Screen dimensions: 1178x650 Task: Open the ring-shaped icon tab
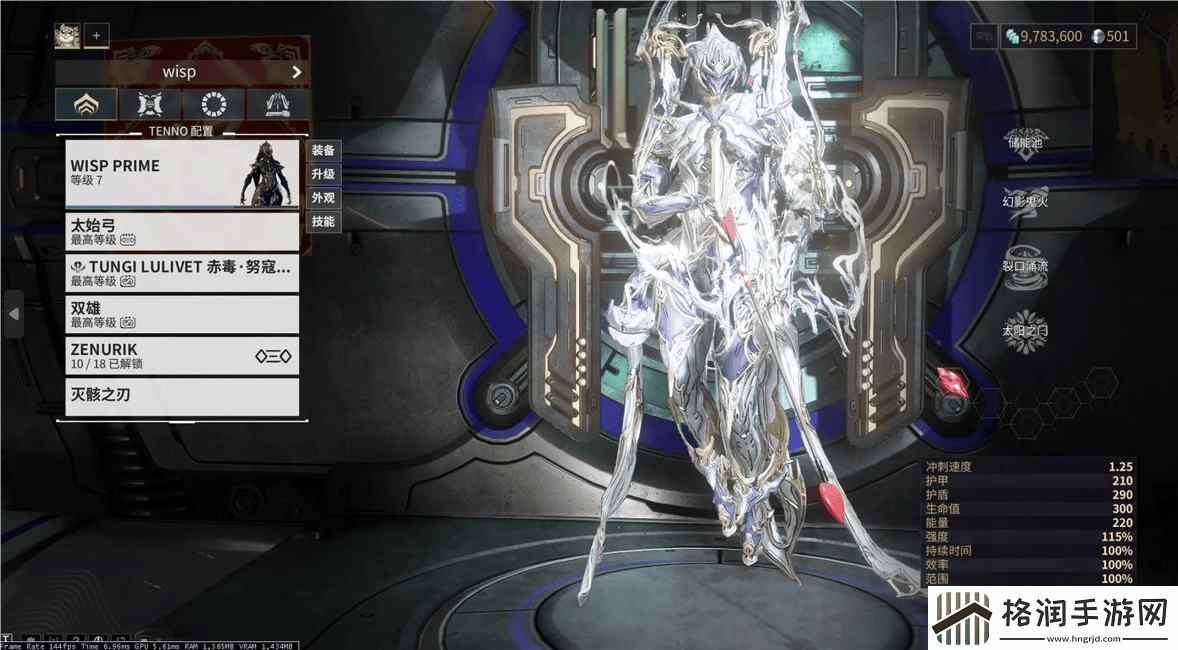212,104
